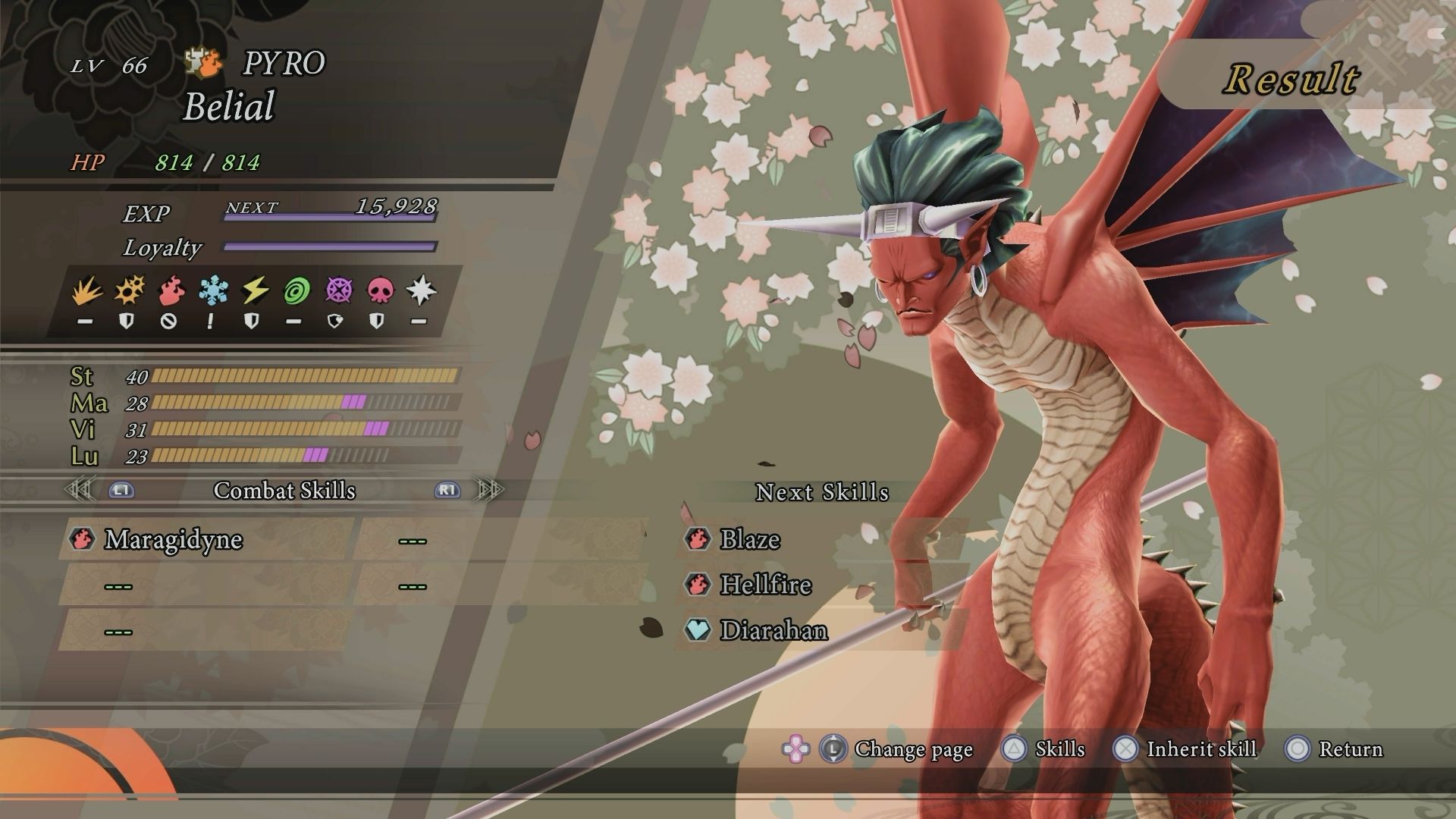Pick the Diarahan healing skill
The image size is (1456, 819).
click(773, 630)
